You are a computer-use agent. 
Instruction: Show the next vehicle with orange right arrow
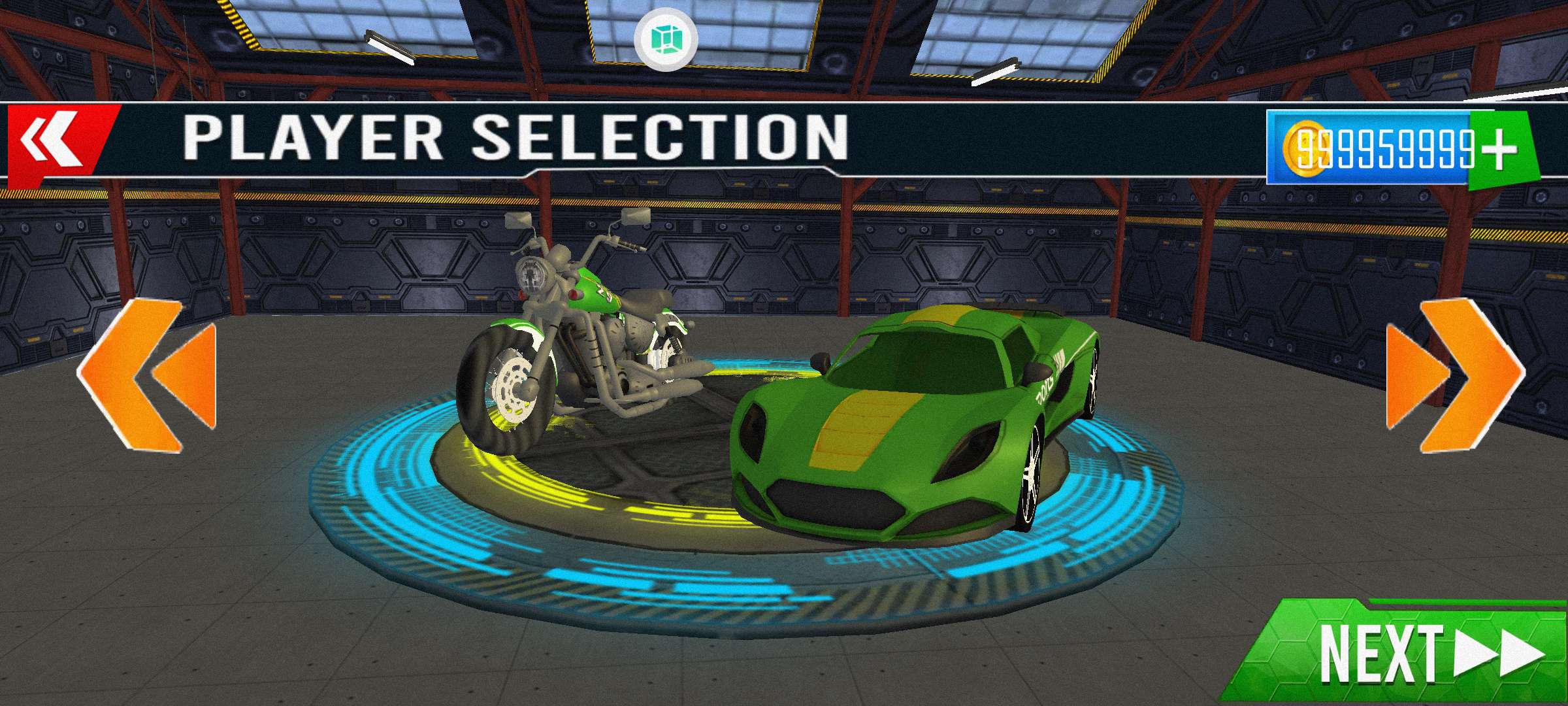1454,375
